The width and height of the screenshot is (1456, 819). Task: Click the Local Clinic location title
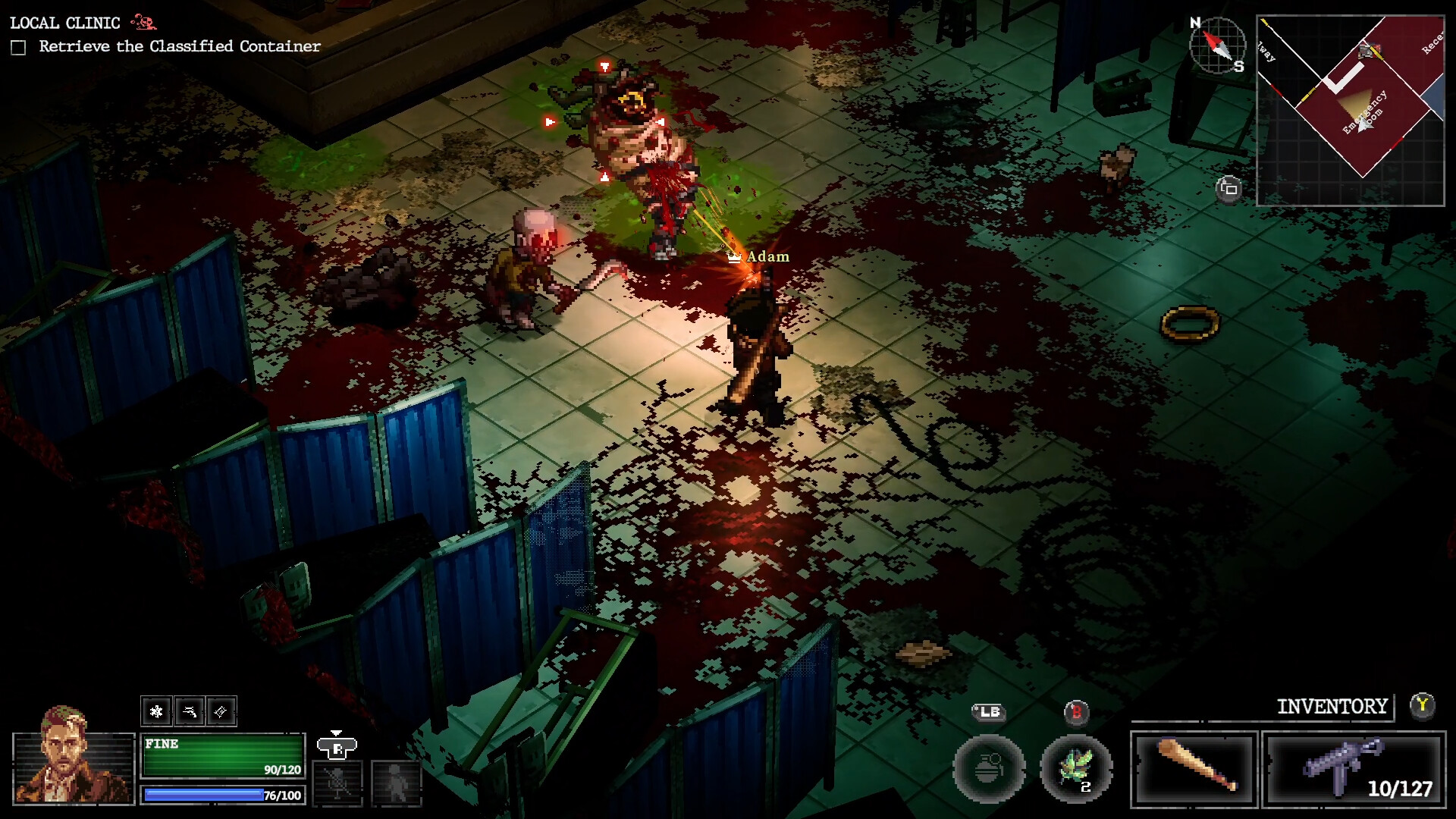[x=65, y=23]
